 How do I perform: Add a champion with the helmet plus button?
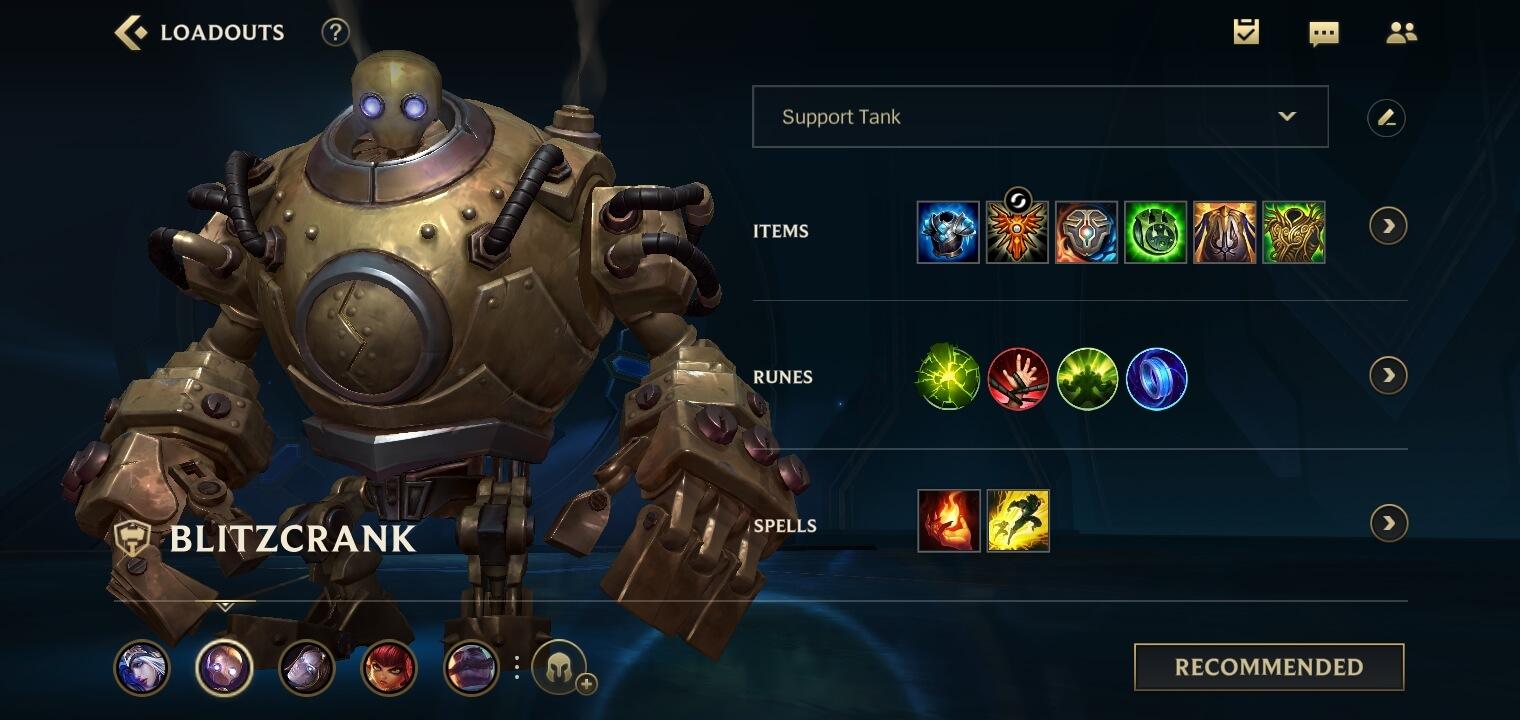click(560, 668)
